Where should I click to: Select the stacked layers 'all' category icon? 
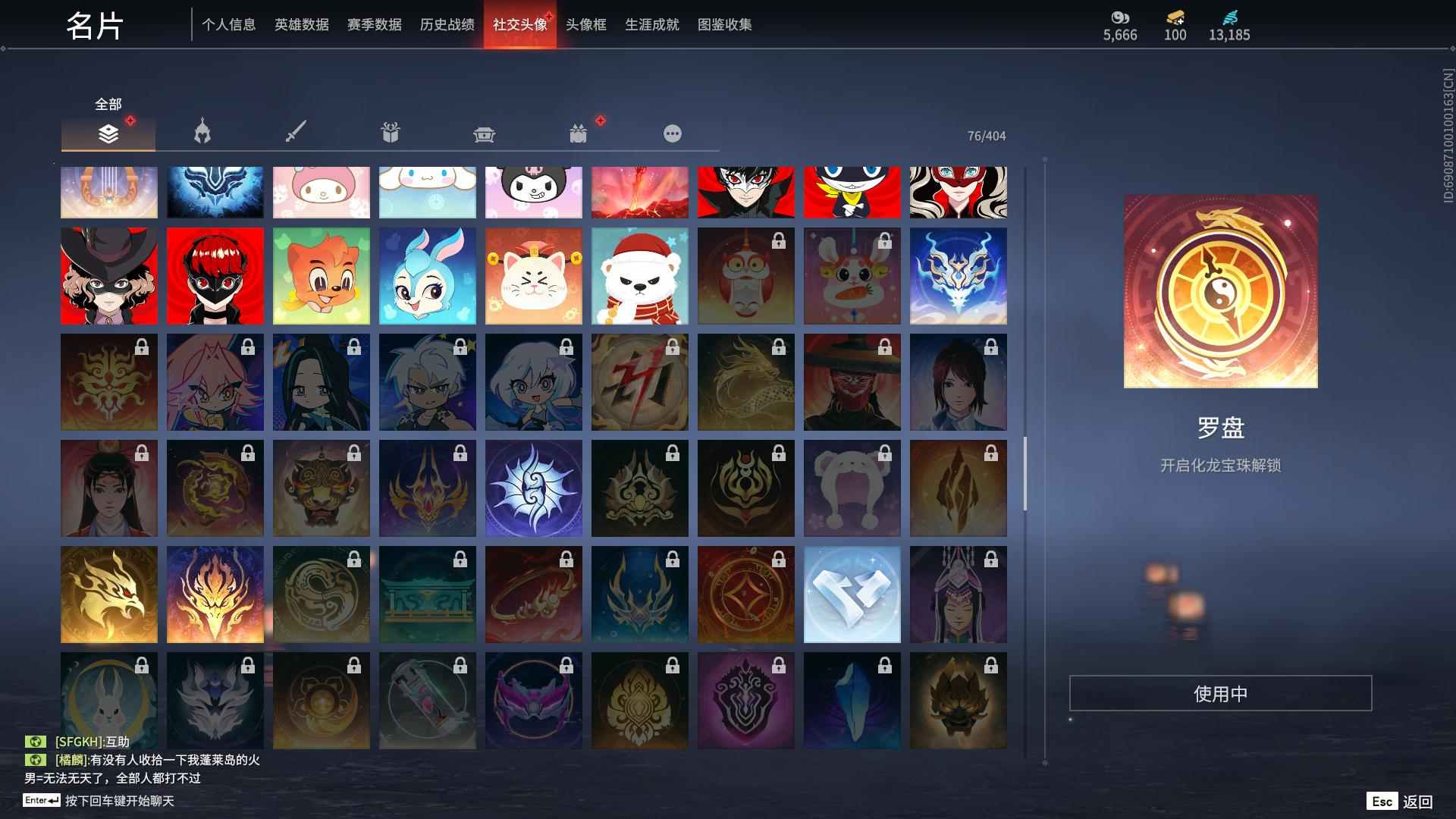coord(108,133)
